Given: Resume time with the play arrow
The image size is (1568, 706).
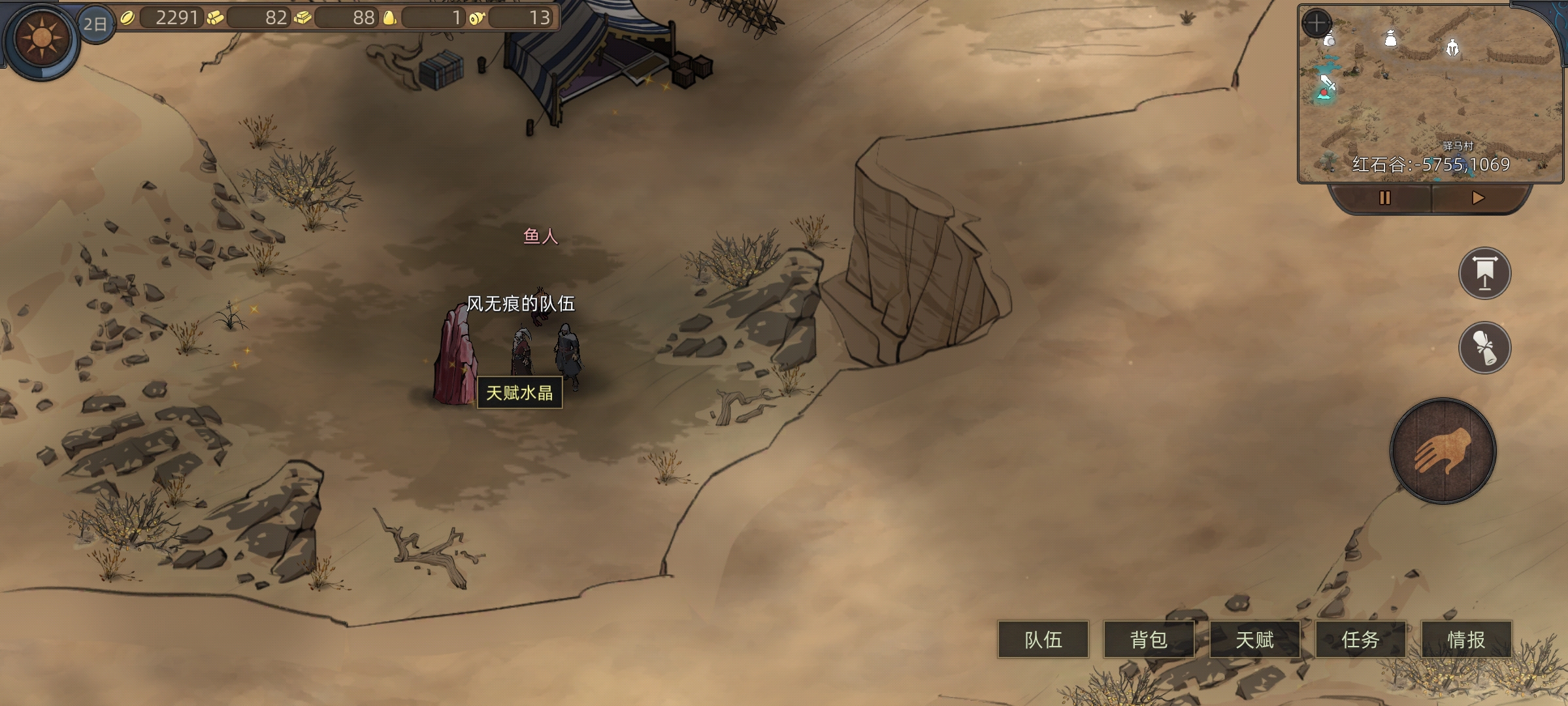Looking at the screenshot, I should tap(1478, 198).
